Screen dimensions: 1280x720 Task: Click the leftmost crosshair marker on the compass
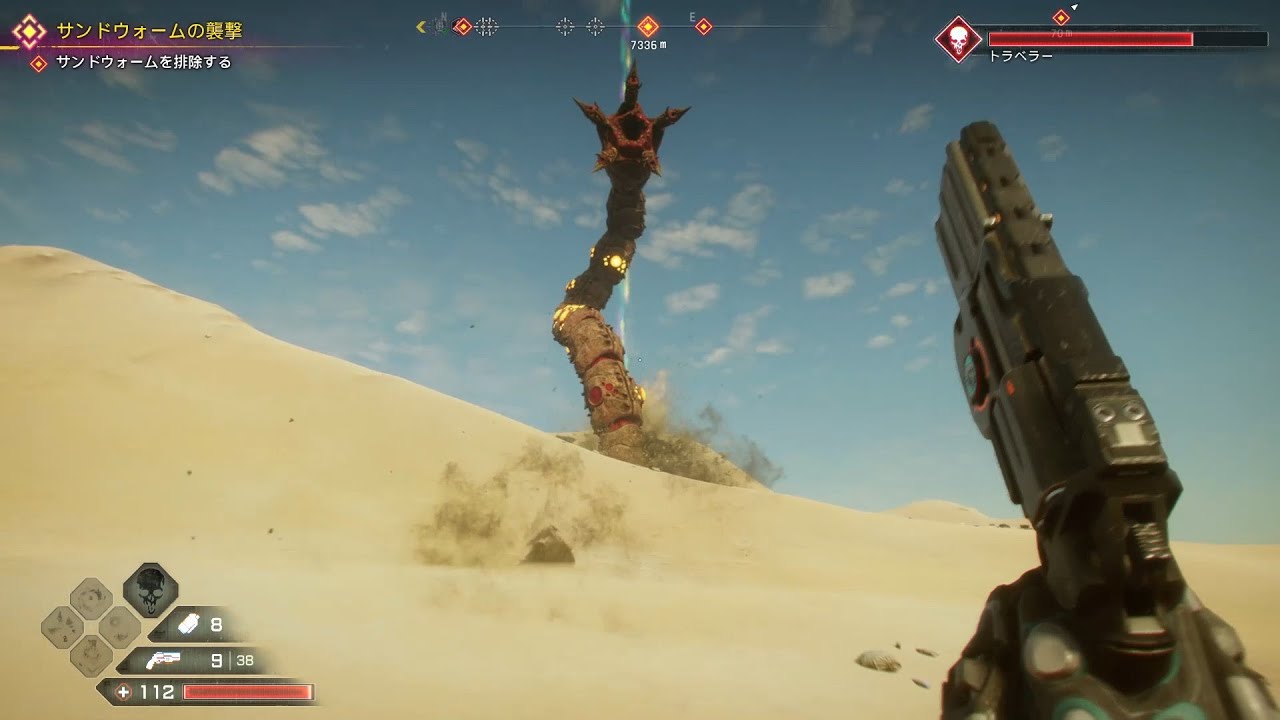pos(483,26)
